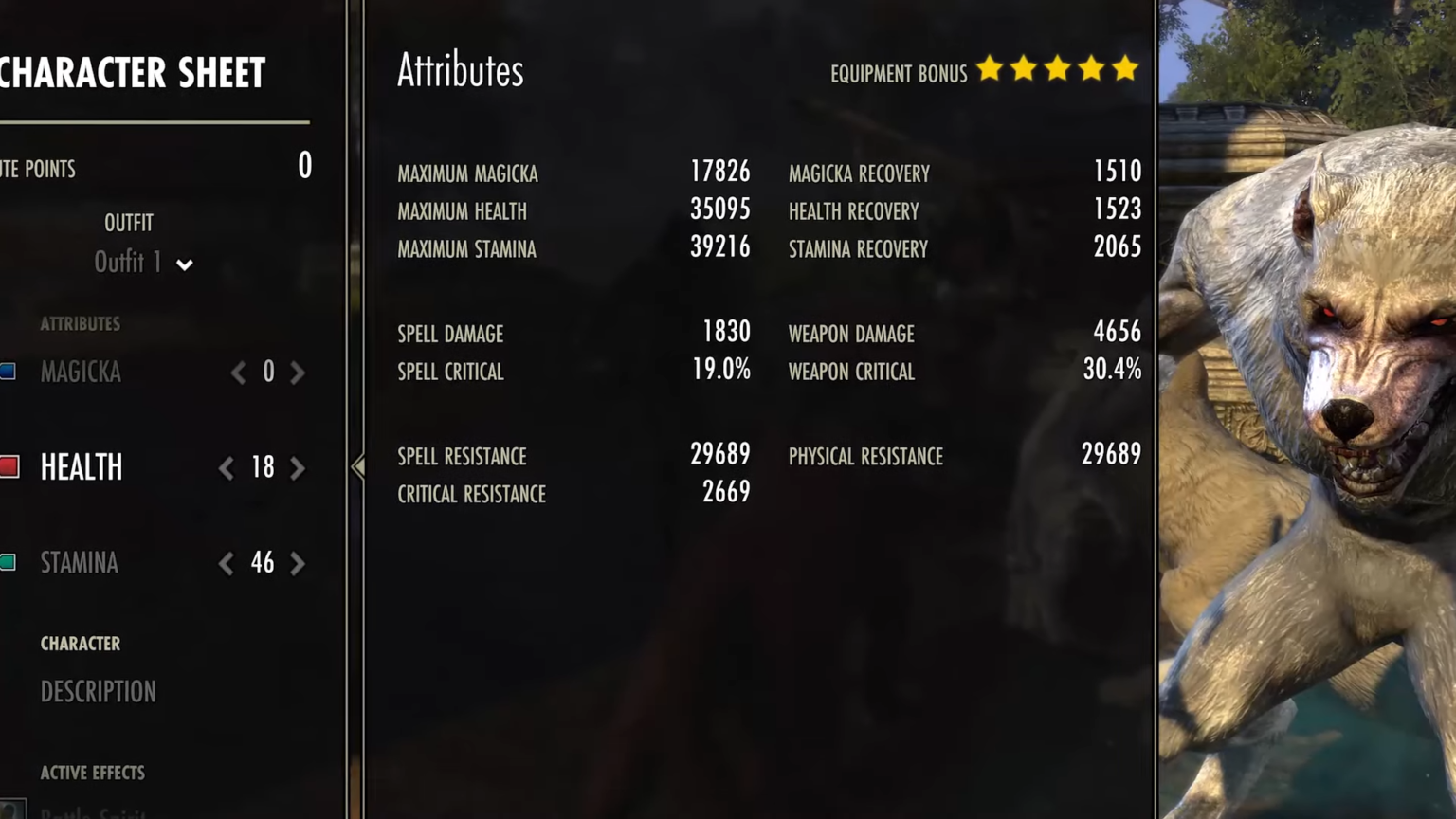Increase Magicka attribute points

point(298,372)
